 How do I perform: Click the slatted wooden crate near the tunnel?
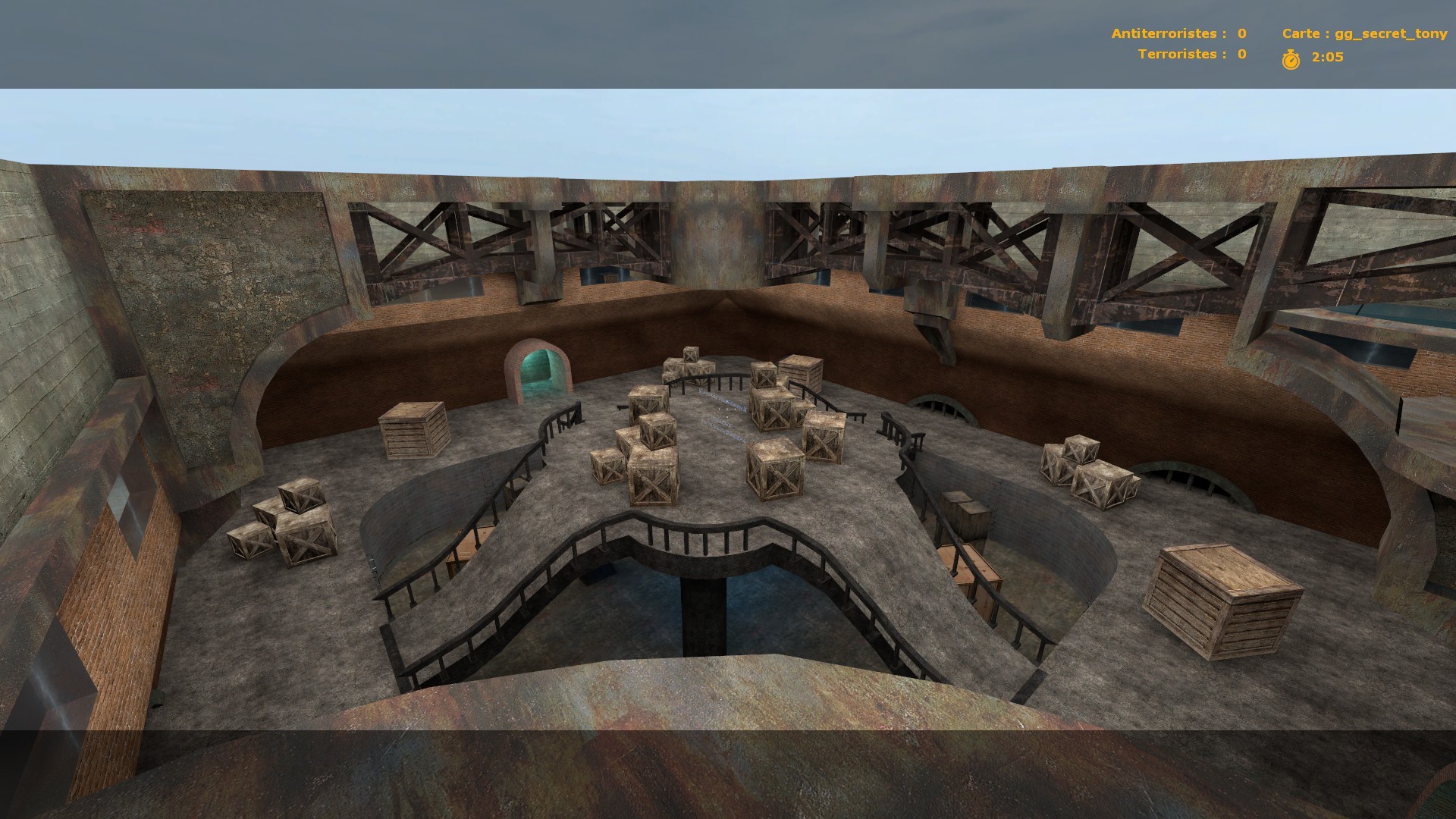click(x=413, y=432)
